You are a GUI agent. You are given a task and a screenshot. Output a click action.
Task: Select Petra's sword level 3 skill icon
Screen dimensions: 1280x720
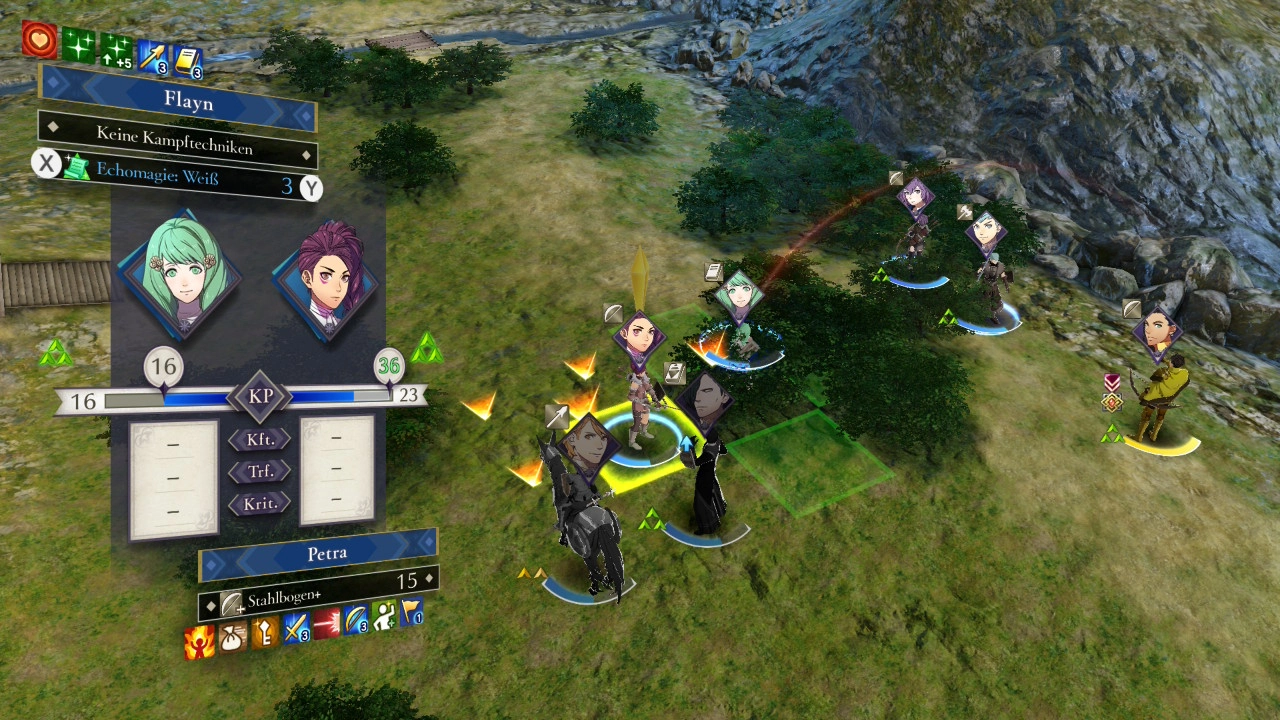pyautogui.click(x=295, y=628)
